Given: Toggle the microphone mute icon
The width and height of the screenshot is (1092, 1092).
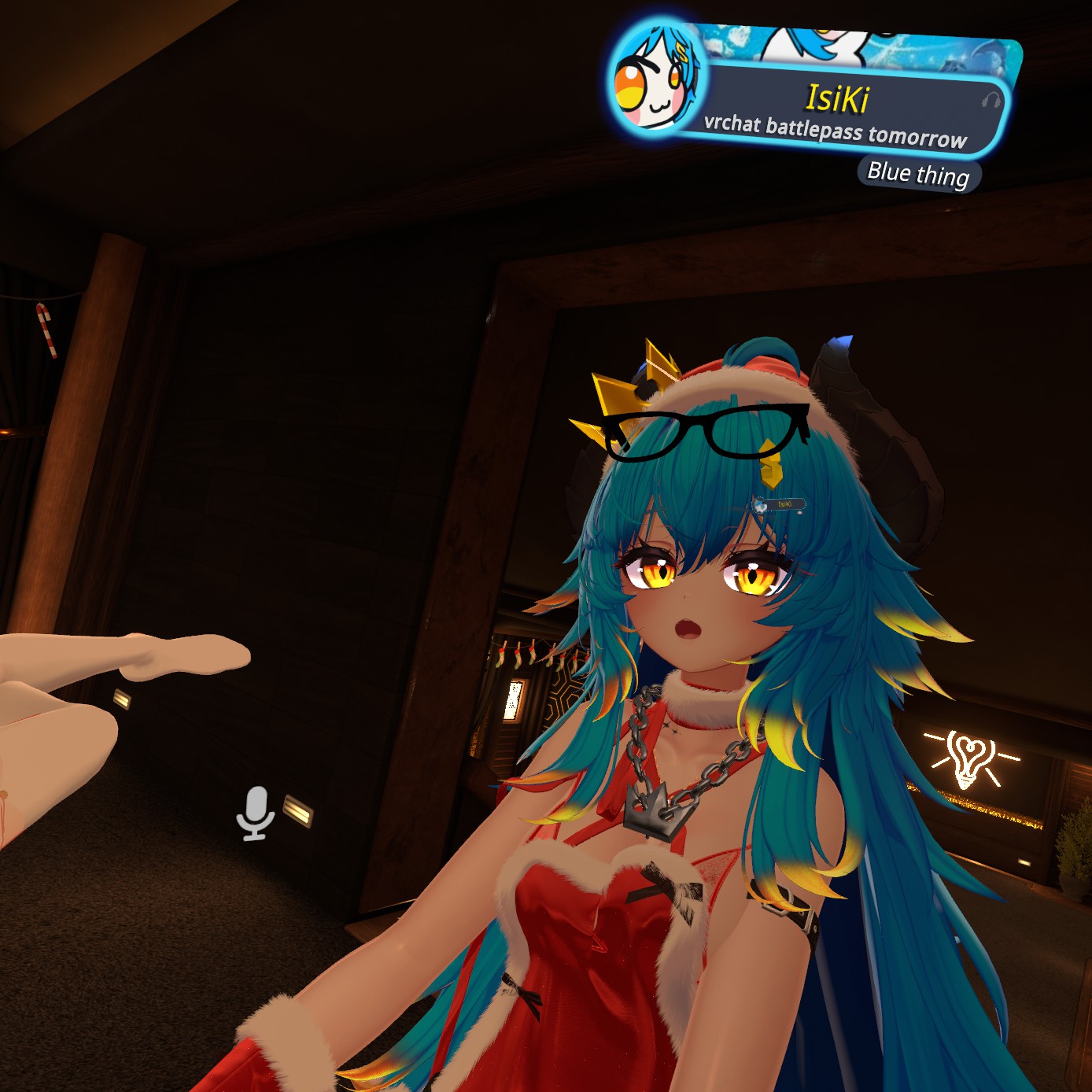Looking at the screenshot, I should [x=255, y=813].
